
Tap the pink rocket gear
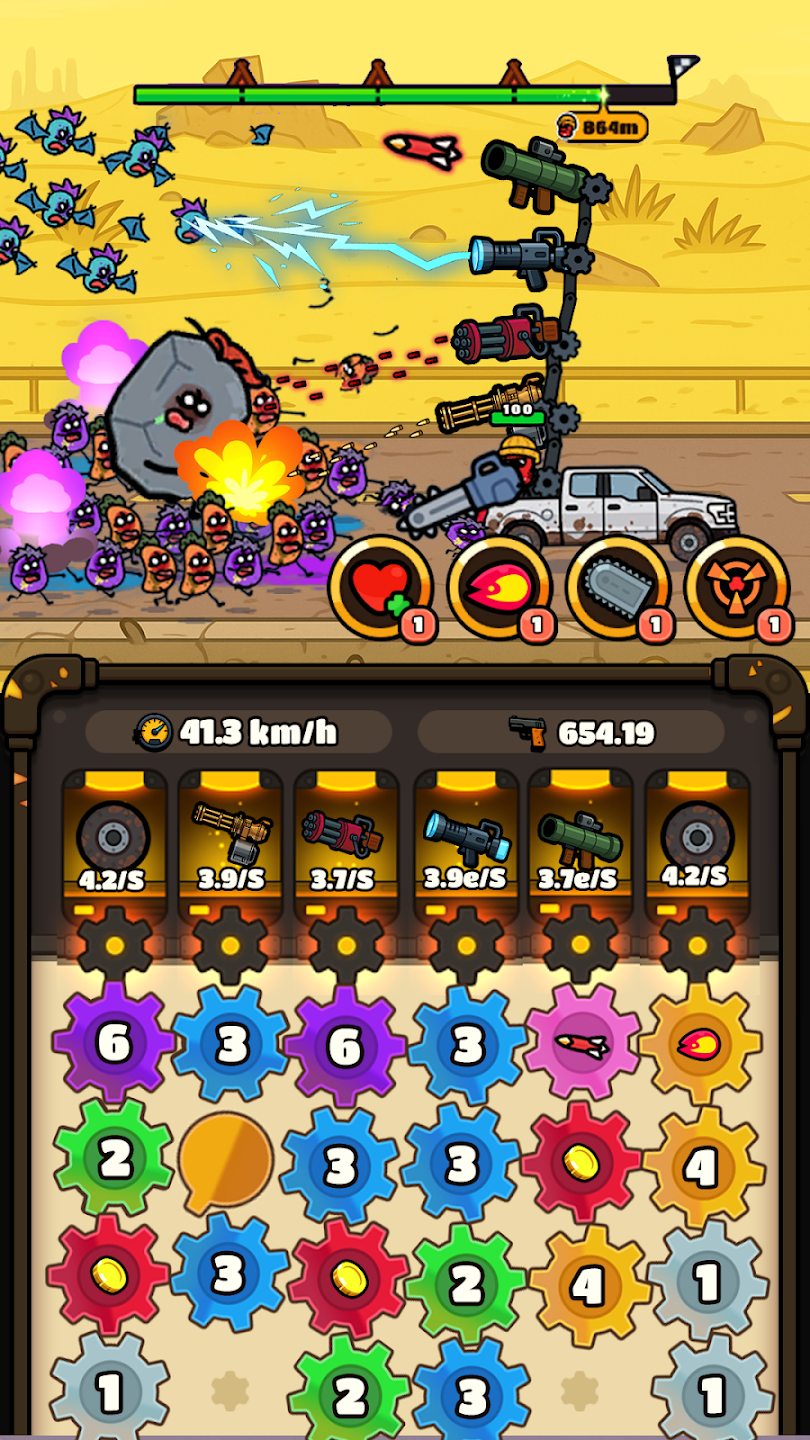click(582, 1043)
